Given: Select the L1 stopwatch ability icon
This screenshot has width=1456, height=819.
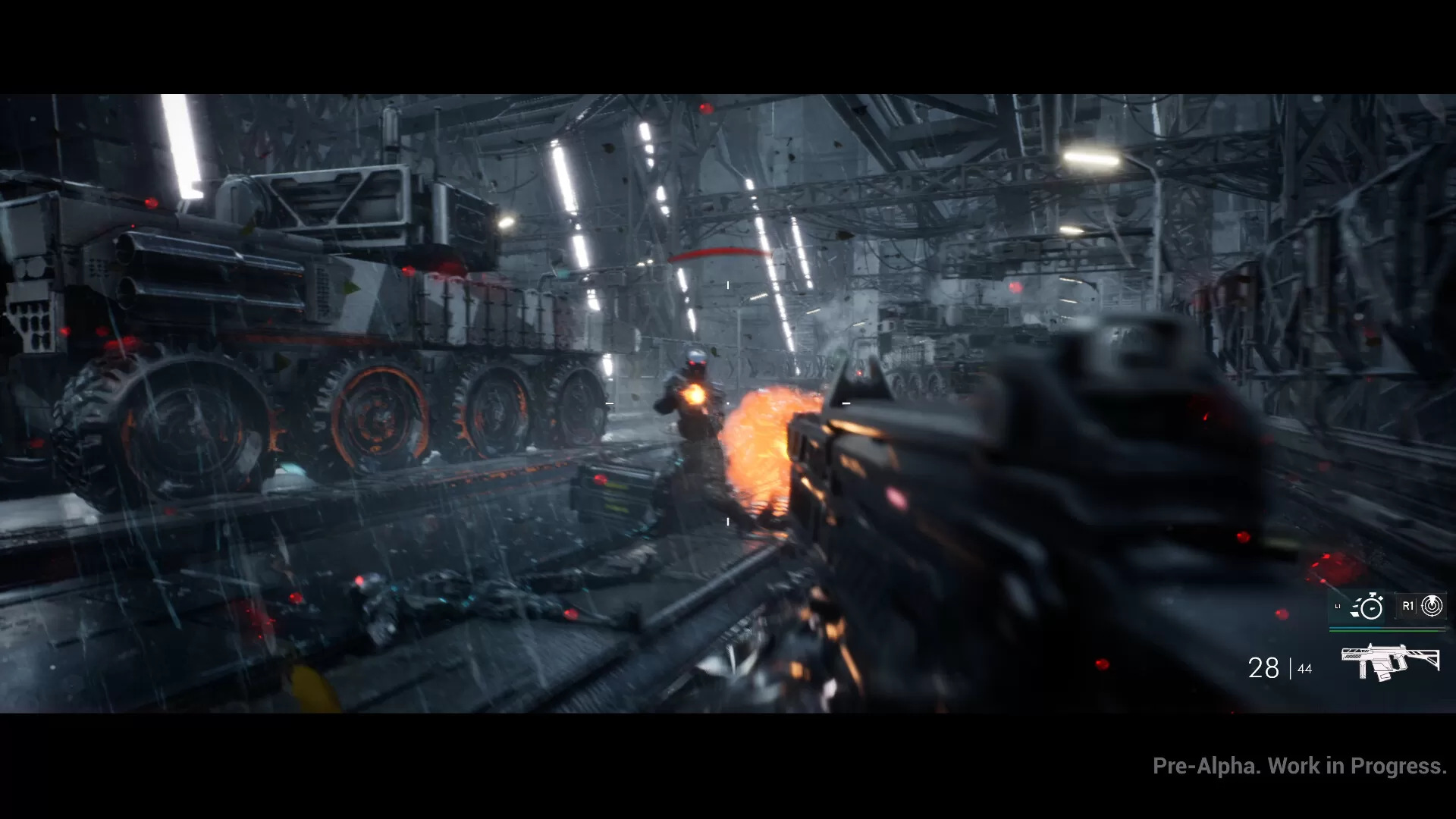Looking at the screenshot, I should coord(1370,607).
